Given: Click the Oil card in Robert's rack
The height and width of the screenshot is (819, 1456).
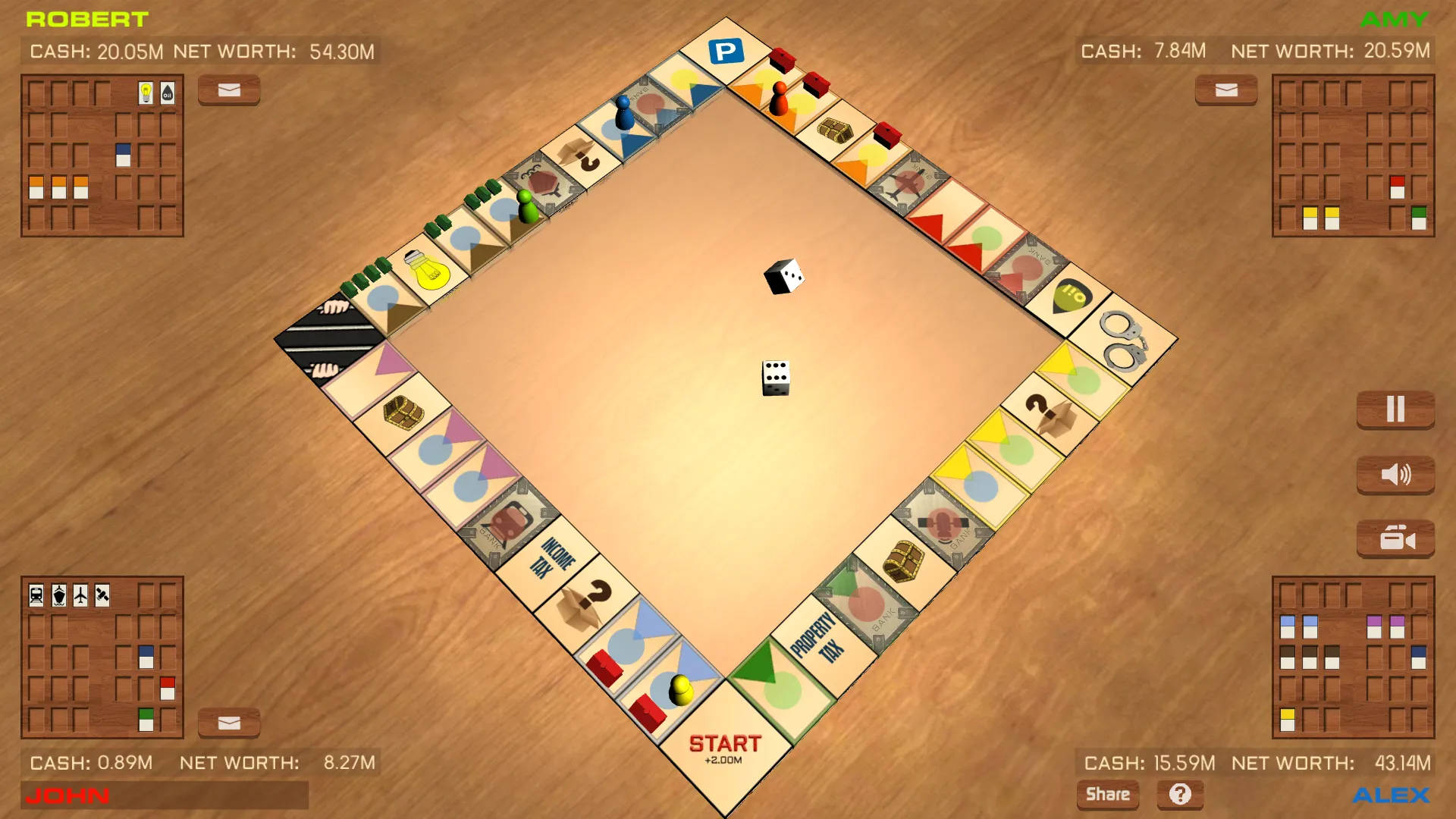Looking at the screenshot, I should click(x=167, y=93).
